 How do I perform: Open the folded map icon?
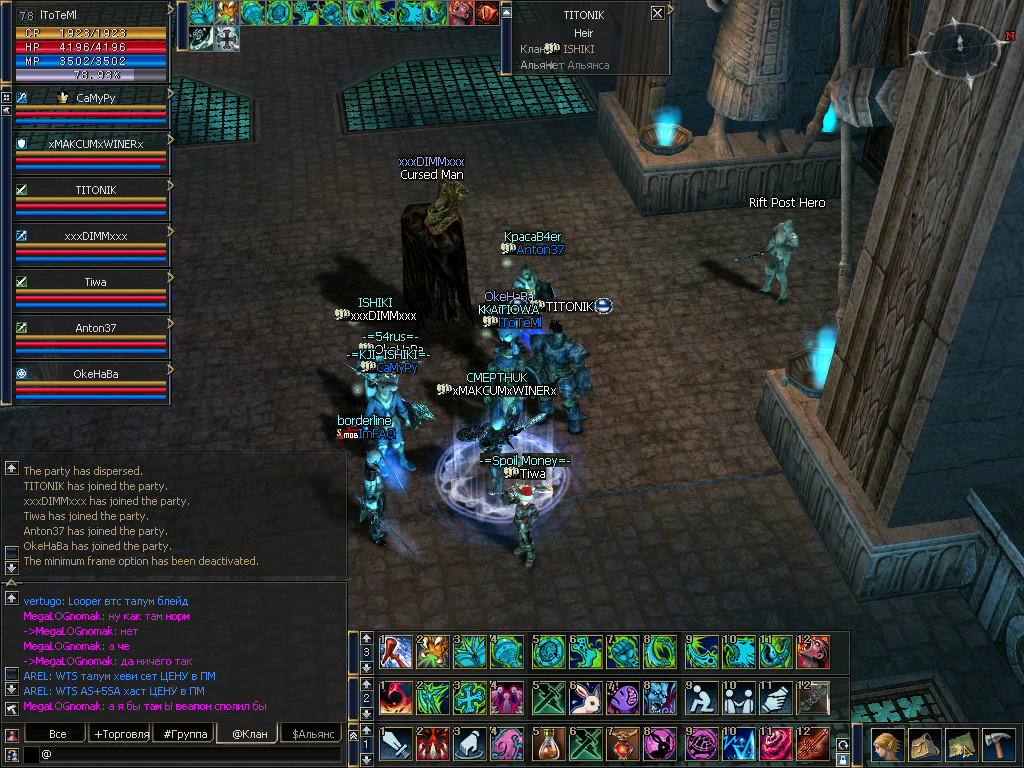coord(962,746)
